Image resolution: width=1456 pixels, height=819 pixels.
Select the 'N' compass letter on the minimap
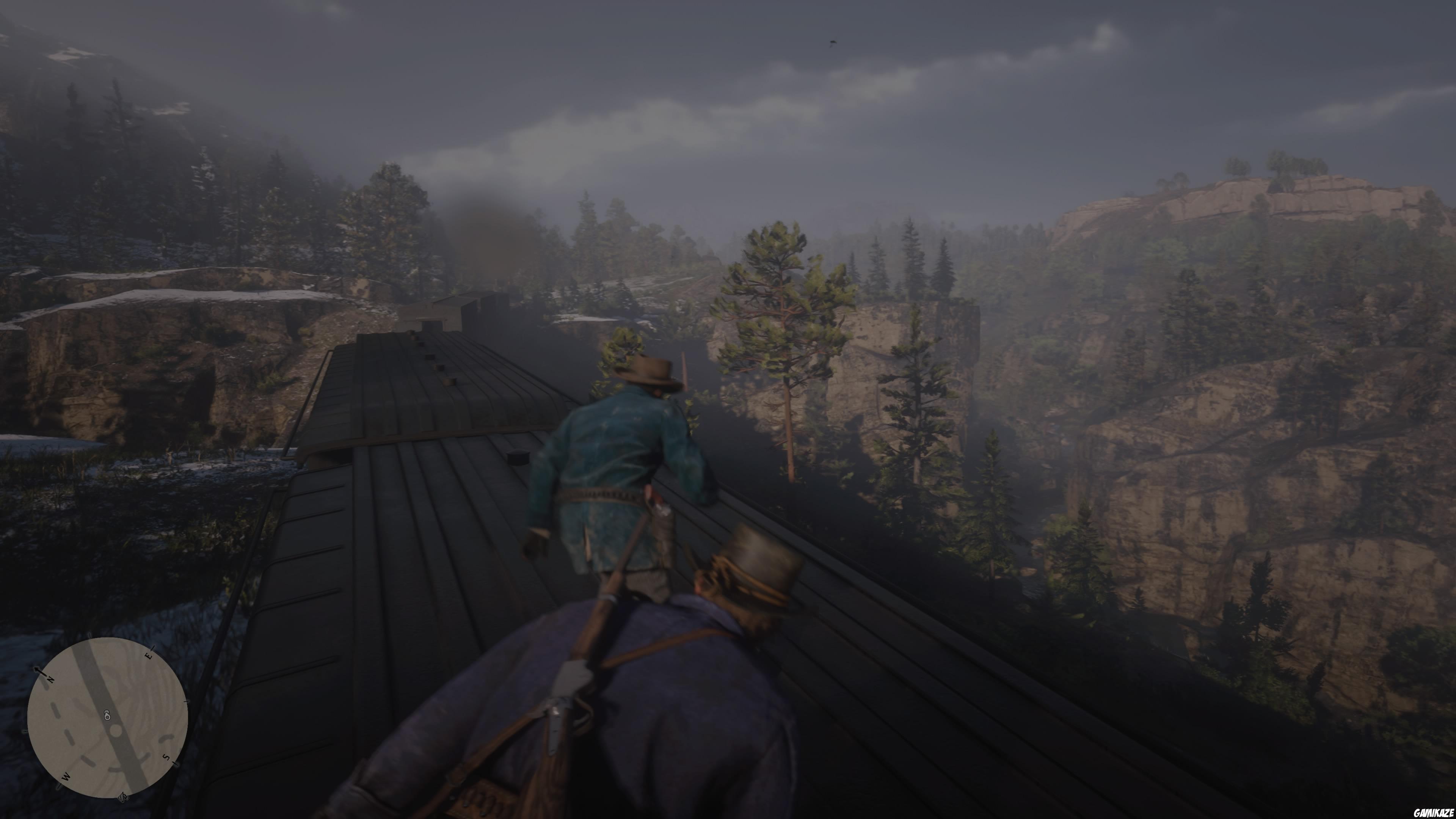(x=50, y=680)
